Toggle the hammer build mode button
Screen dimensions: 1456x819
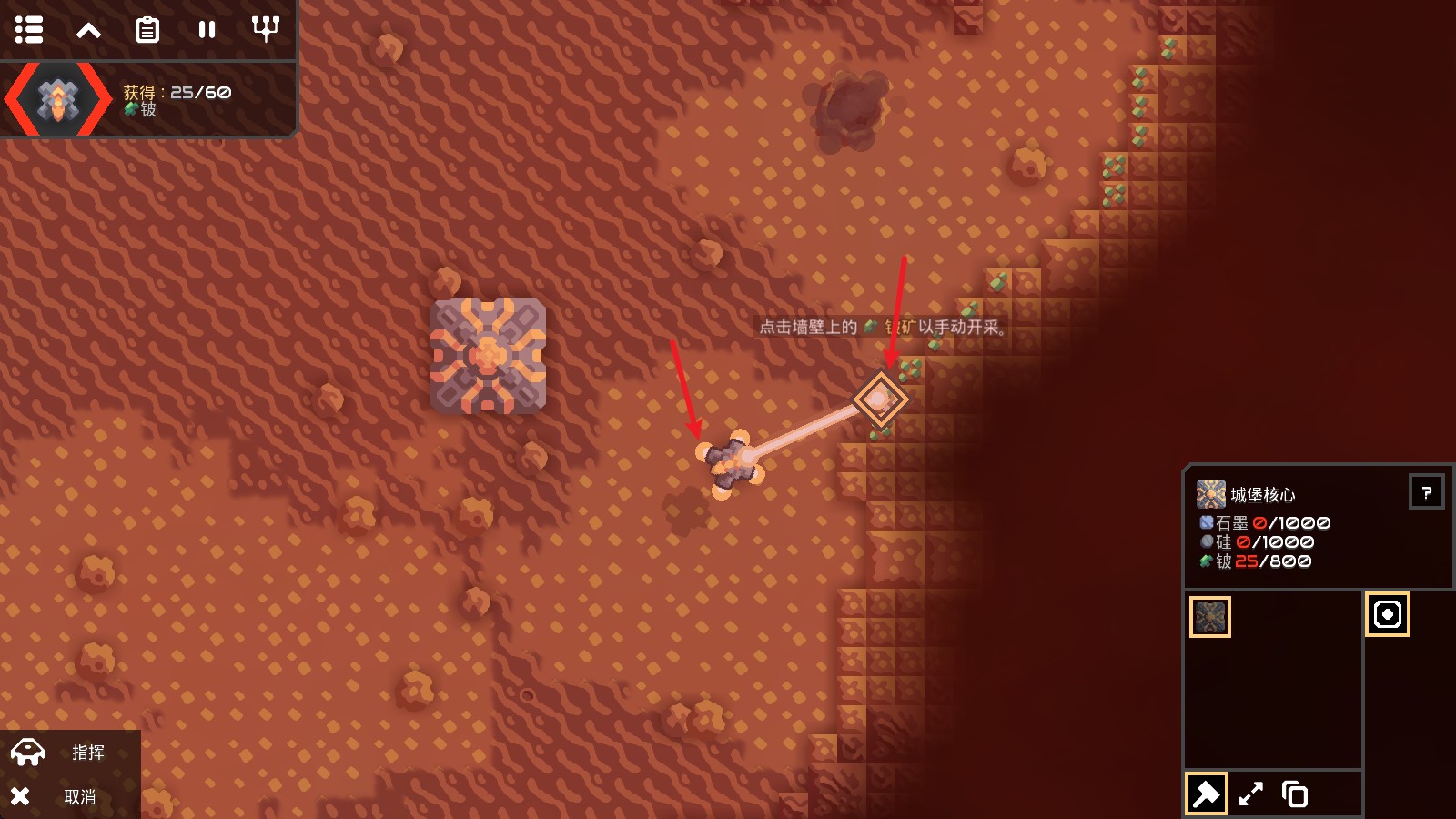[1206, 794]
